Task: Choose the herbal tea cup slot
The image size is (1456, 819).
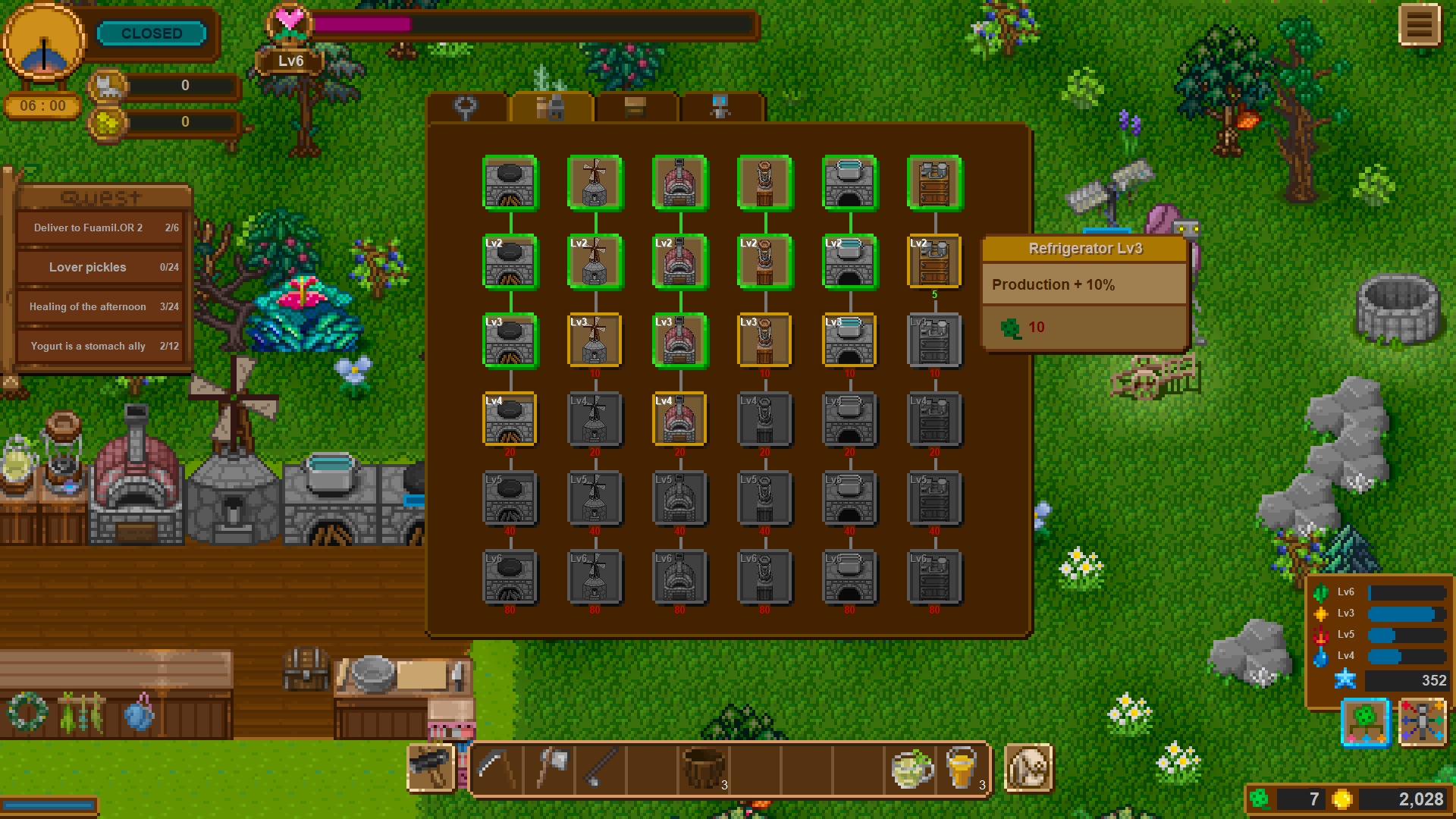Action: 912,769
